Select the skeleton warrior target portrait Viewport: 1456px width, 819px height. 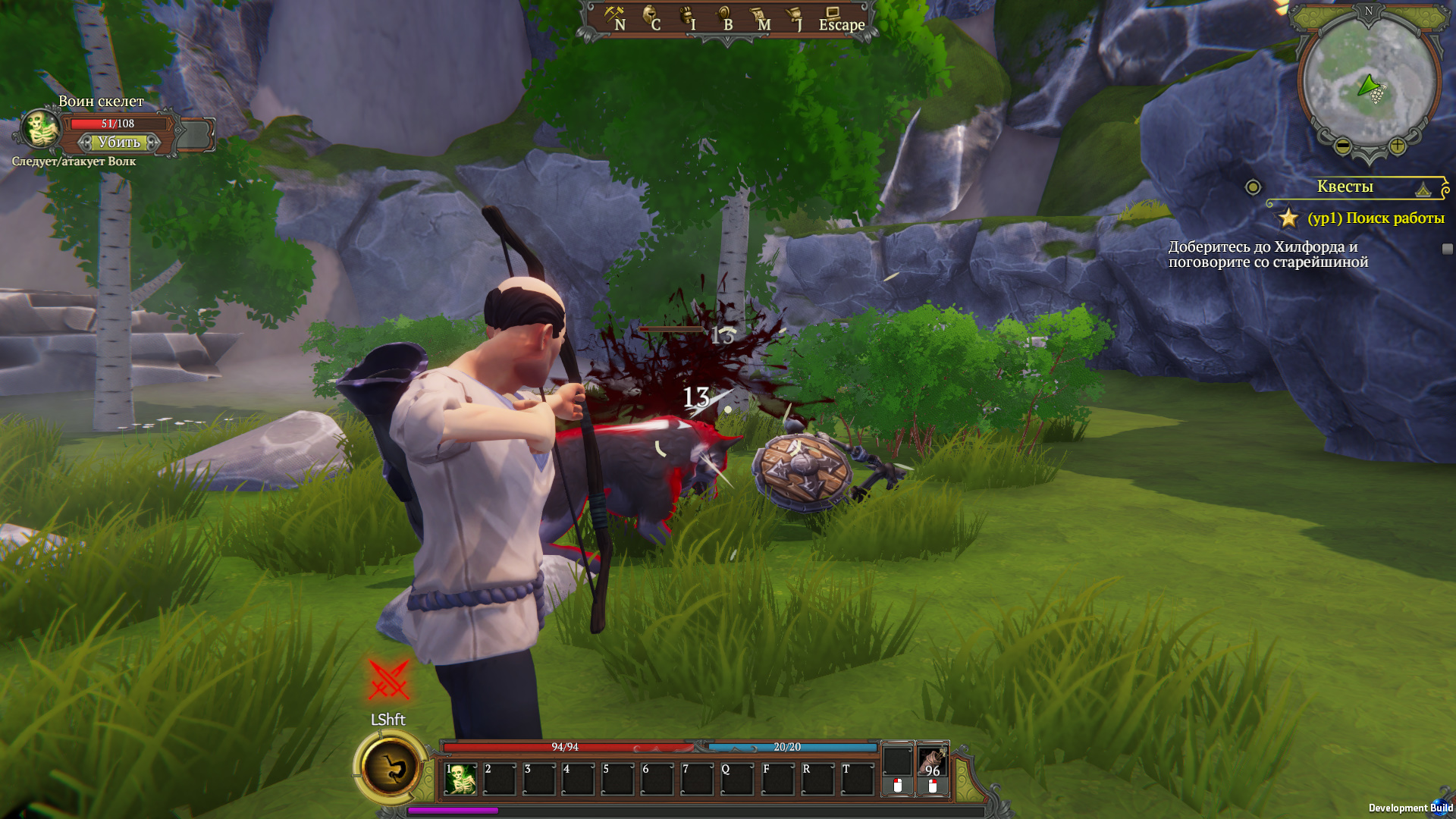pyautogui.click(x=40, y=130)
